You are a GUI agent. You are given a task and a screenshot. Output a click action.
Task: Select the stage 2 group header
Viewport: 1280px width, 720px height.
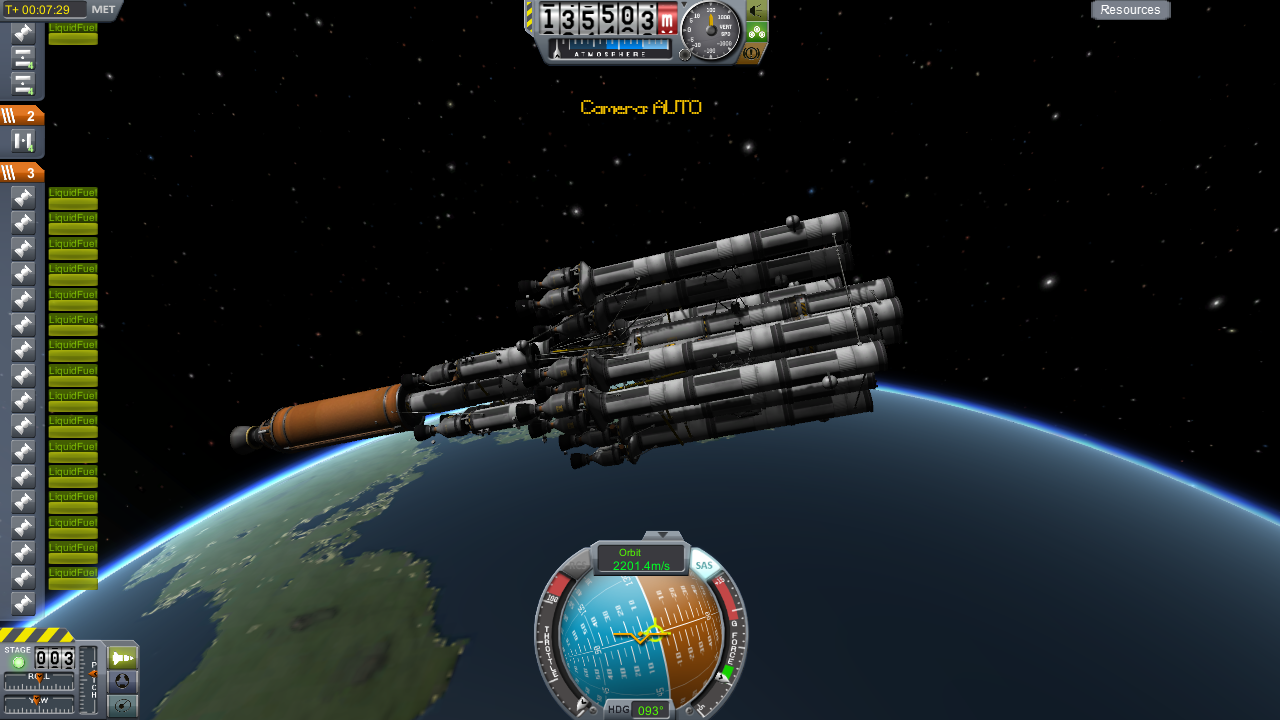22,116
